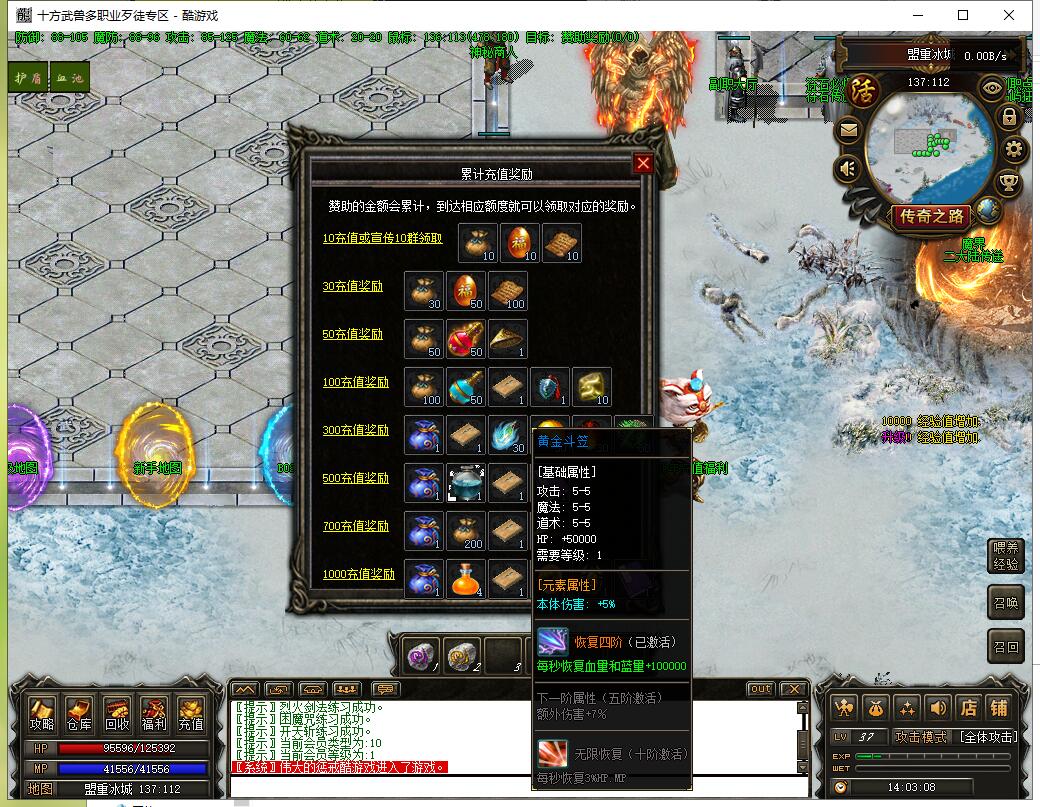Claim the 30充值奖励 reward link
The image size is (1040, 807).
[x=352, y=286]
